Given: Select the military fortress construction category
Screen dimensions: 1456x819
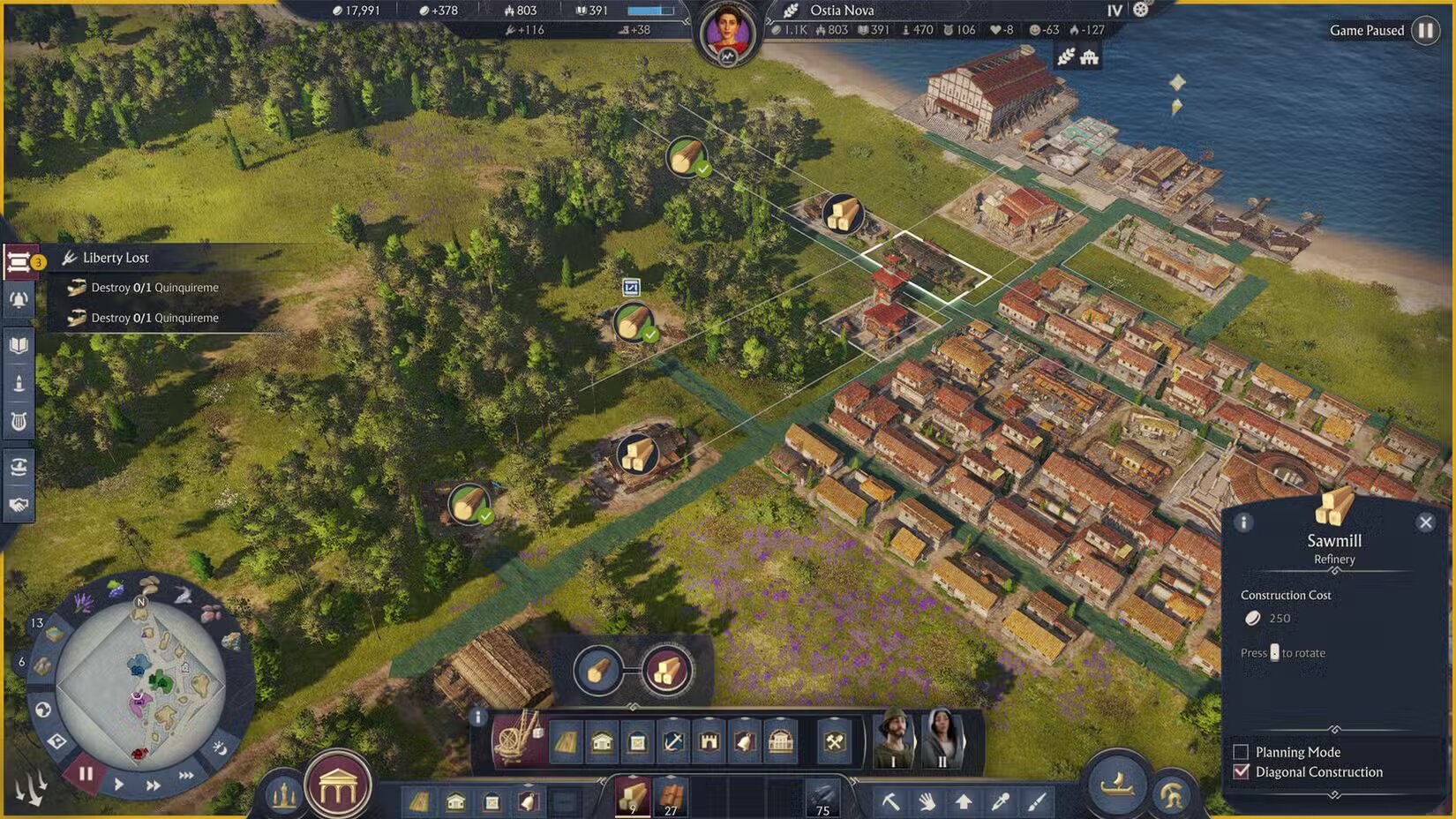Looking at the screenshot, I should tap(709, 742).
